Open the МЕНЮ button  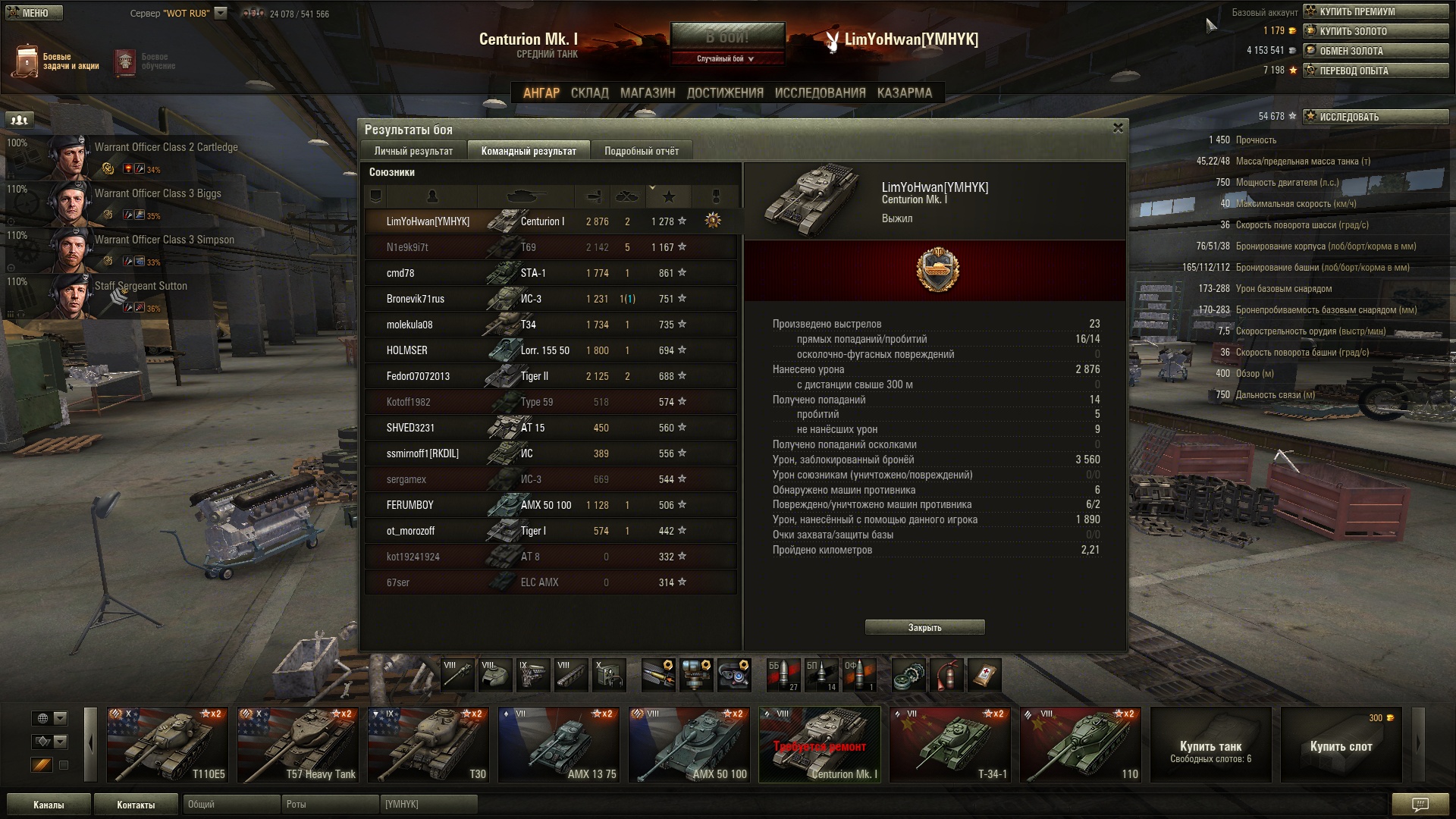click(33, 13)
